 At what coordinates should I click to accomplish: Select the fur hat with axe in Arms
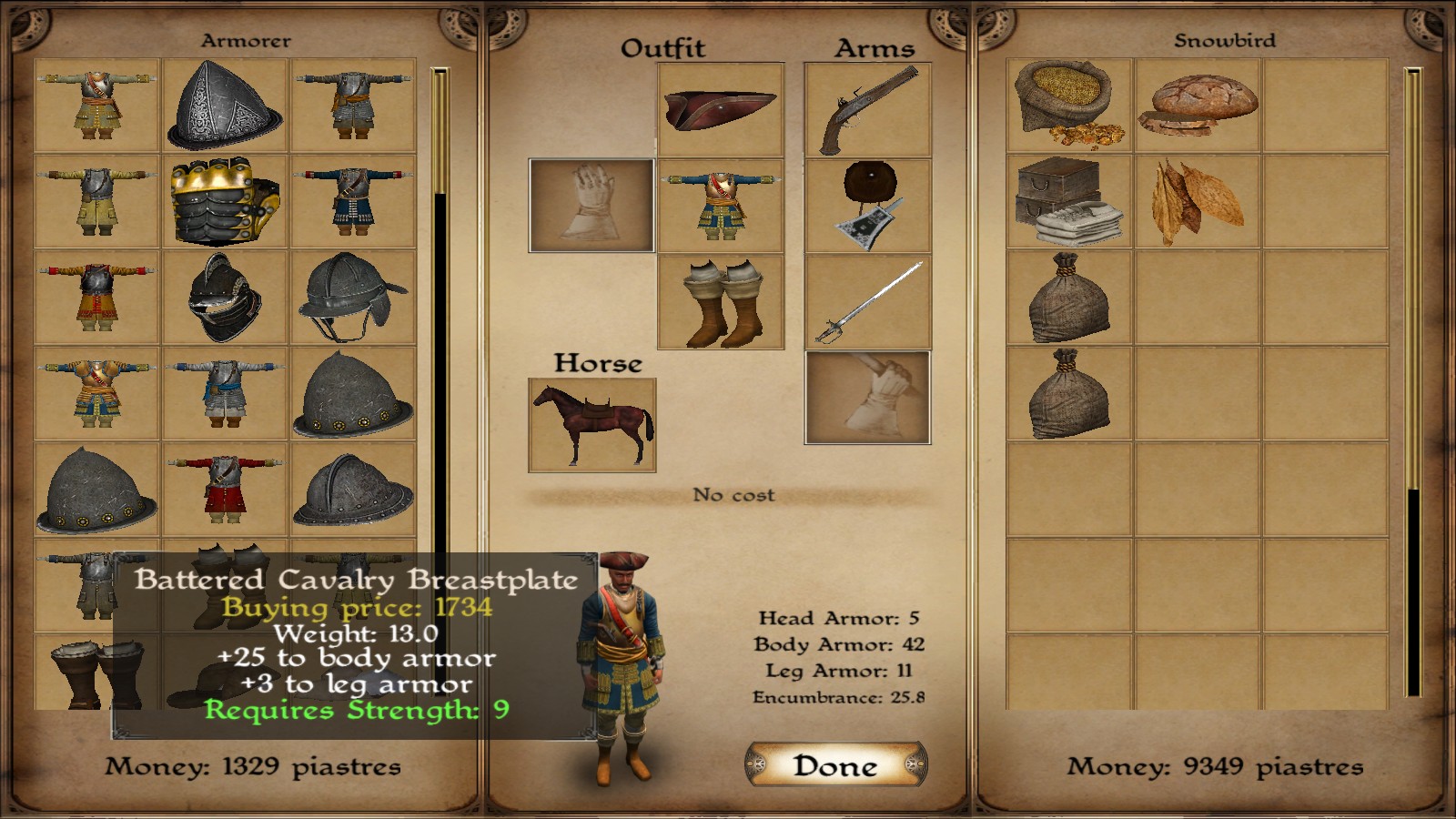pyautogui.click(x=866, y=202)
